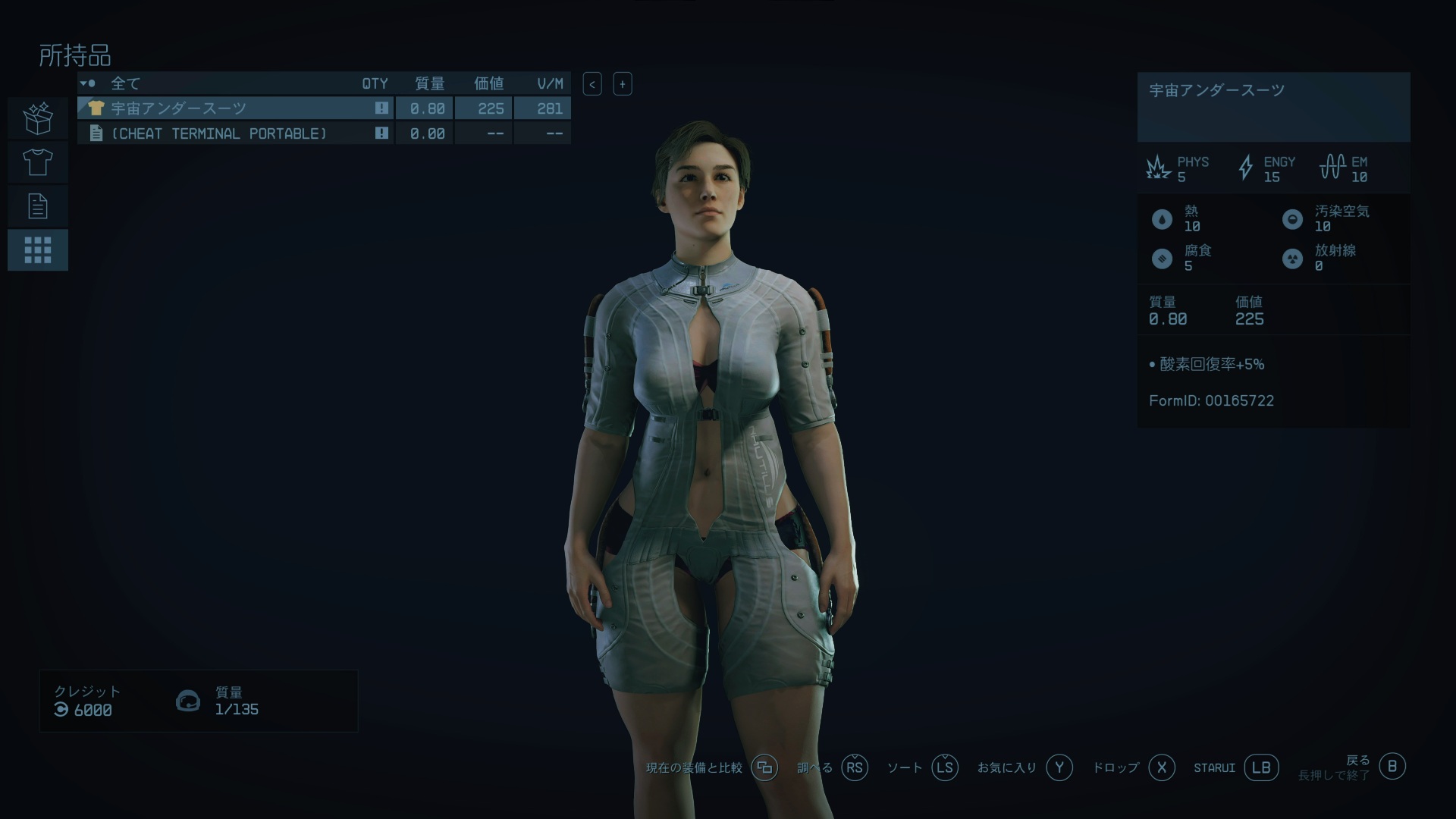
Task: Click the 全て name column header
Action: tap(126, 83)
